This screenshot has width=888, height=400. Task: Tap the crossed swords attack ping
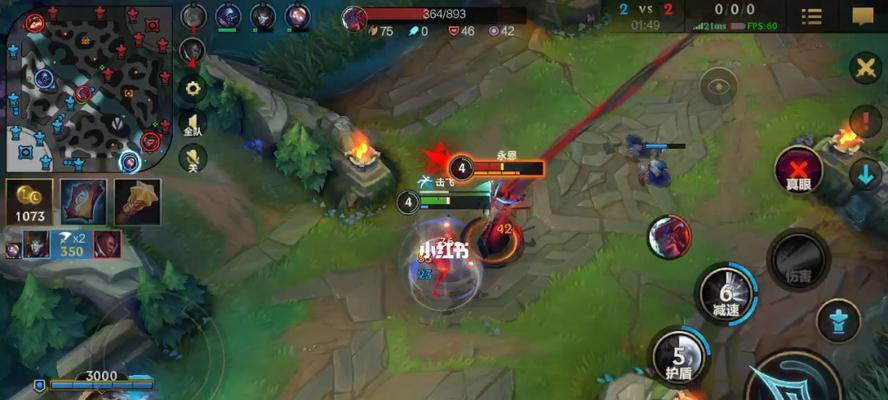click(x=864, y=68)
